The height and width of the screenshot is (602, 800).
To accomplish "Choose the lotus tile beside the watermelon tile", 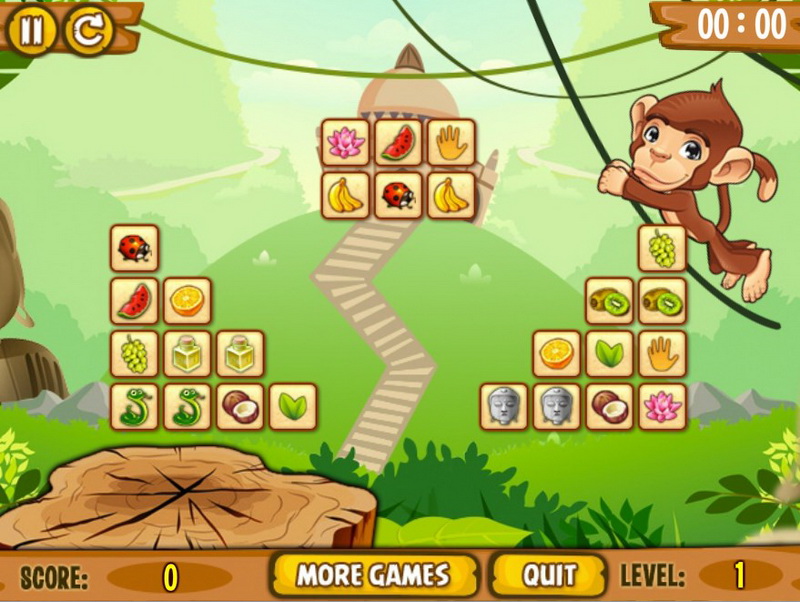I will coord(345,143).
